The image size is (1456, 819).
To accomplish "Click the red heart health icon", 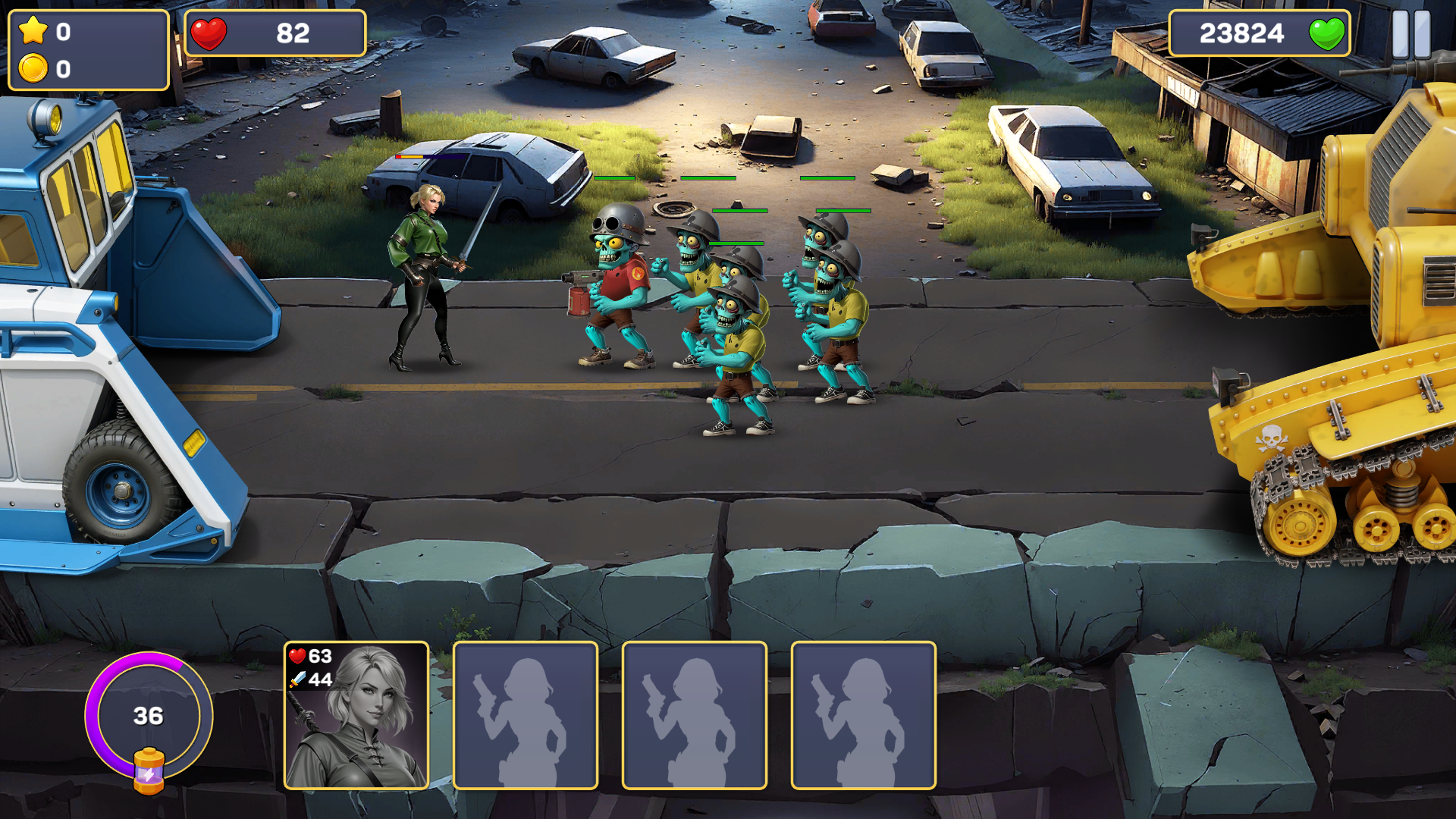I will coord(210,33).
